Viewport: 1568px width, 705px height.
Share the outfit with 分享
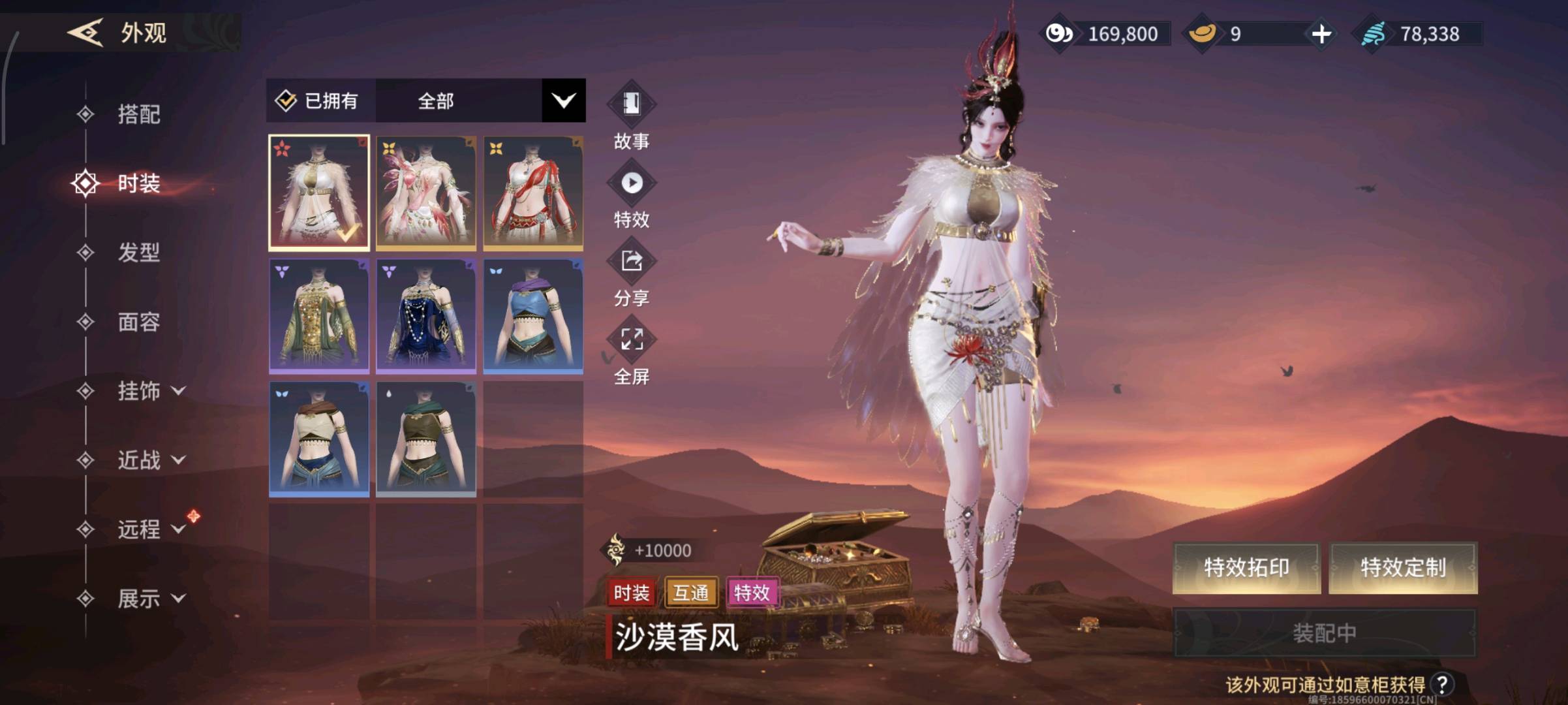631,262
